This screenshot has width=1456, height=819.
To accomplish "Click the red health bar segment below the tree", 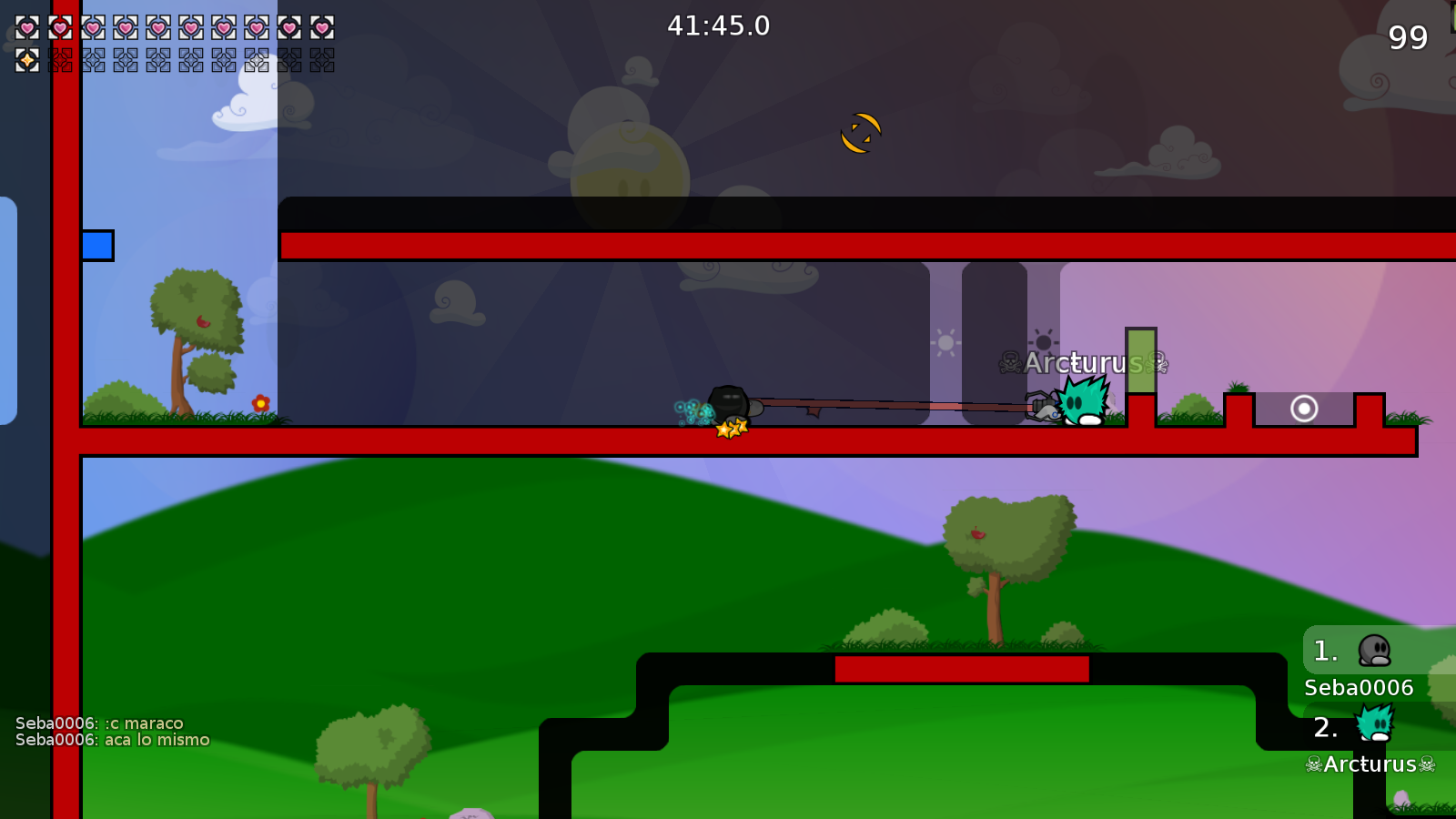I will tap(962, 668).
